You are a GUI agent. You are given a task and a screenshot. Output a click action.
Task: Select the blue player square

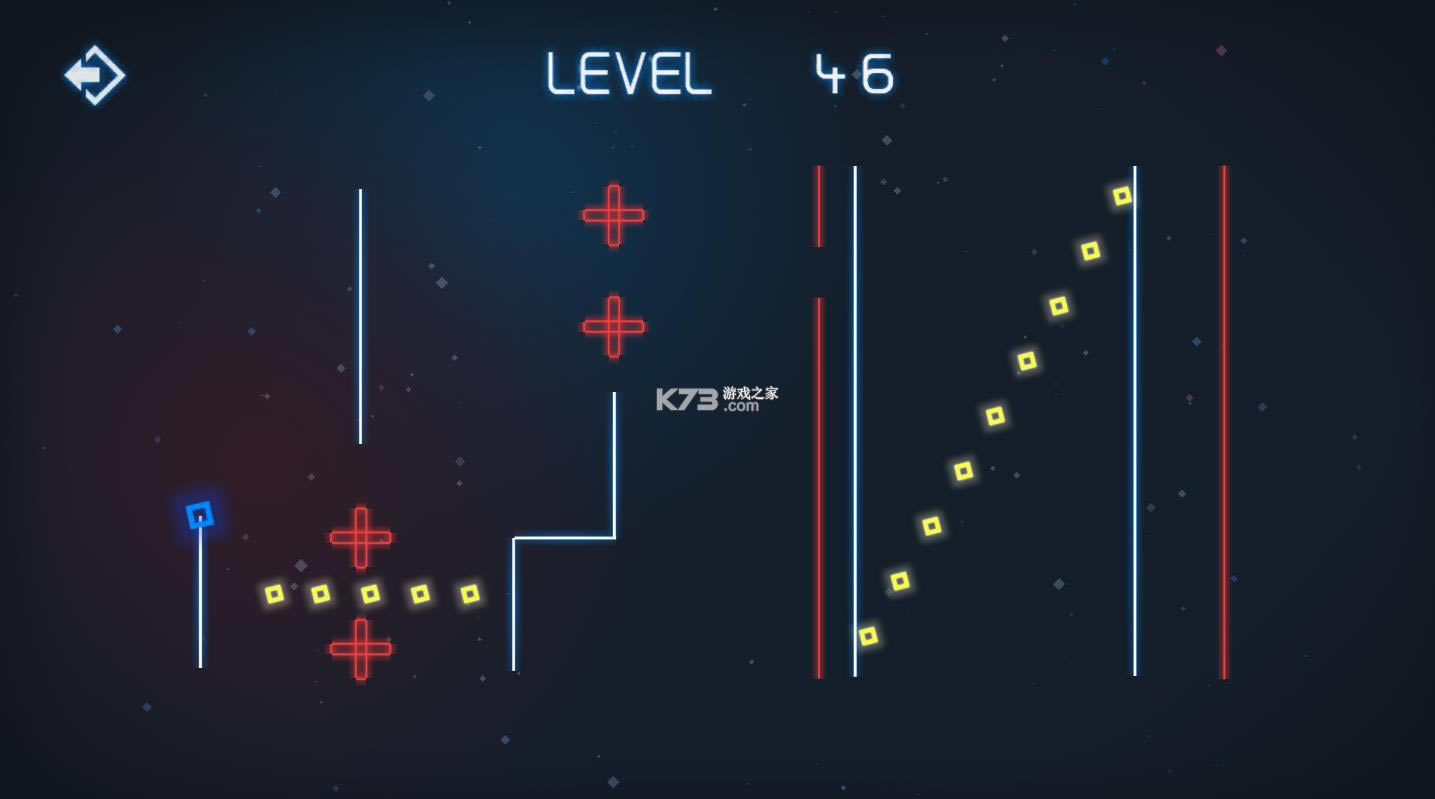tap(199, 514)
